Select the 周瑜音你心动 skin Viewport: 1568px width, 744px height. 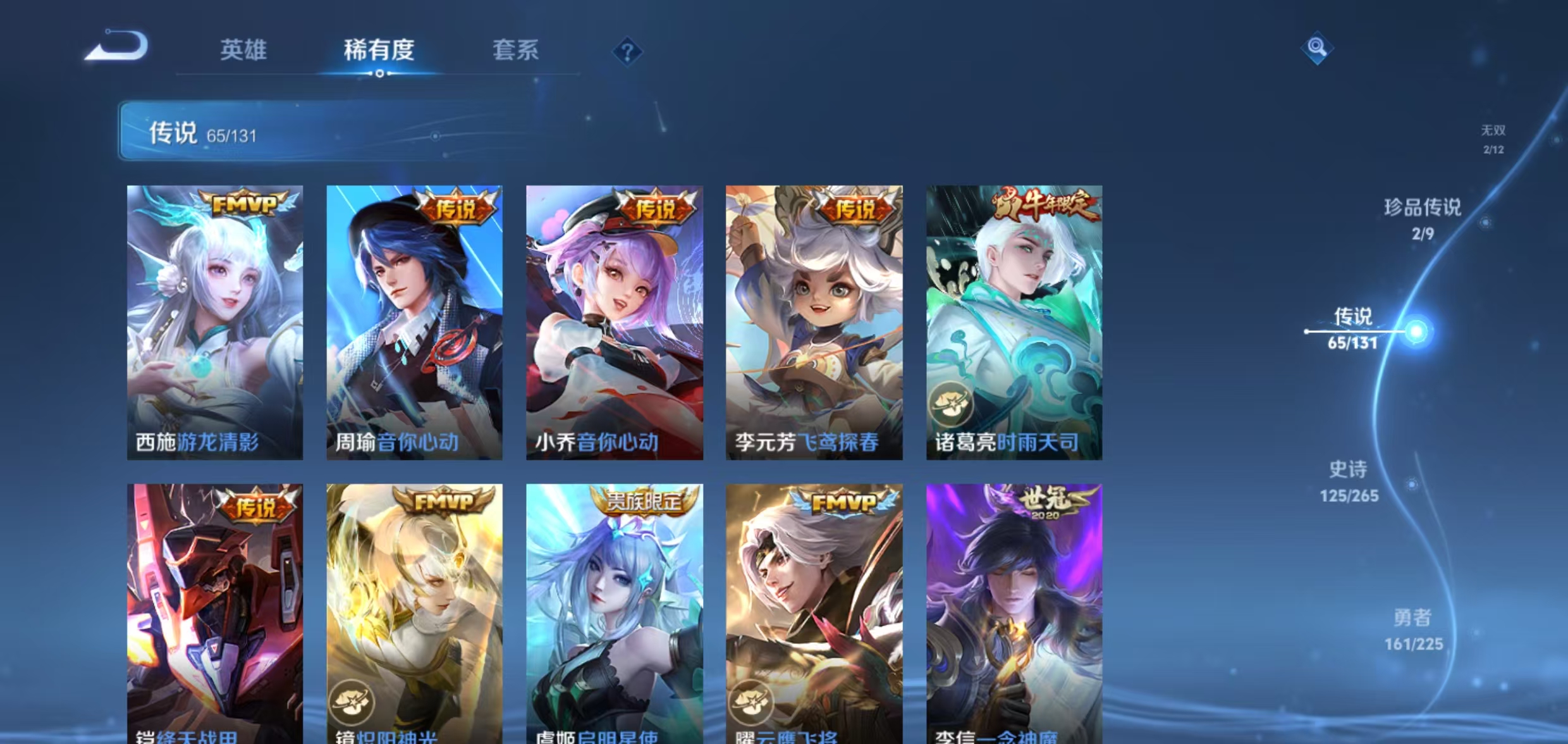coord(414,323)
